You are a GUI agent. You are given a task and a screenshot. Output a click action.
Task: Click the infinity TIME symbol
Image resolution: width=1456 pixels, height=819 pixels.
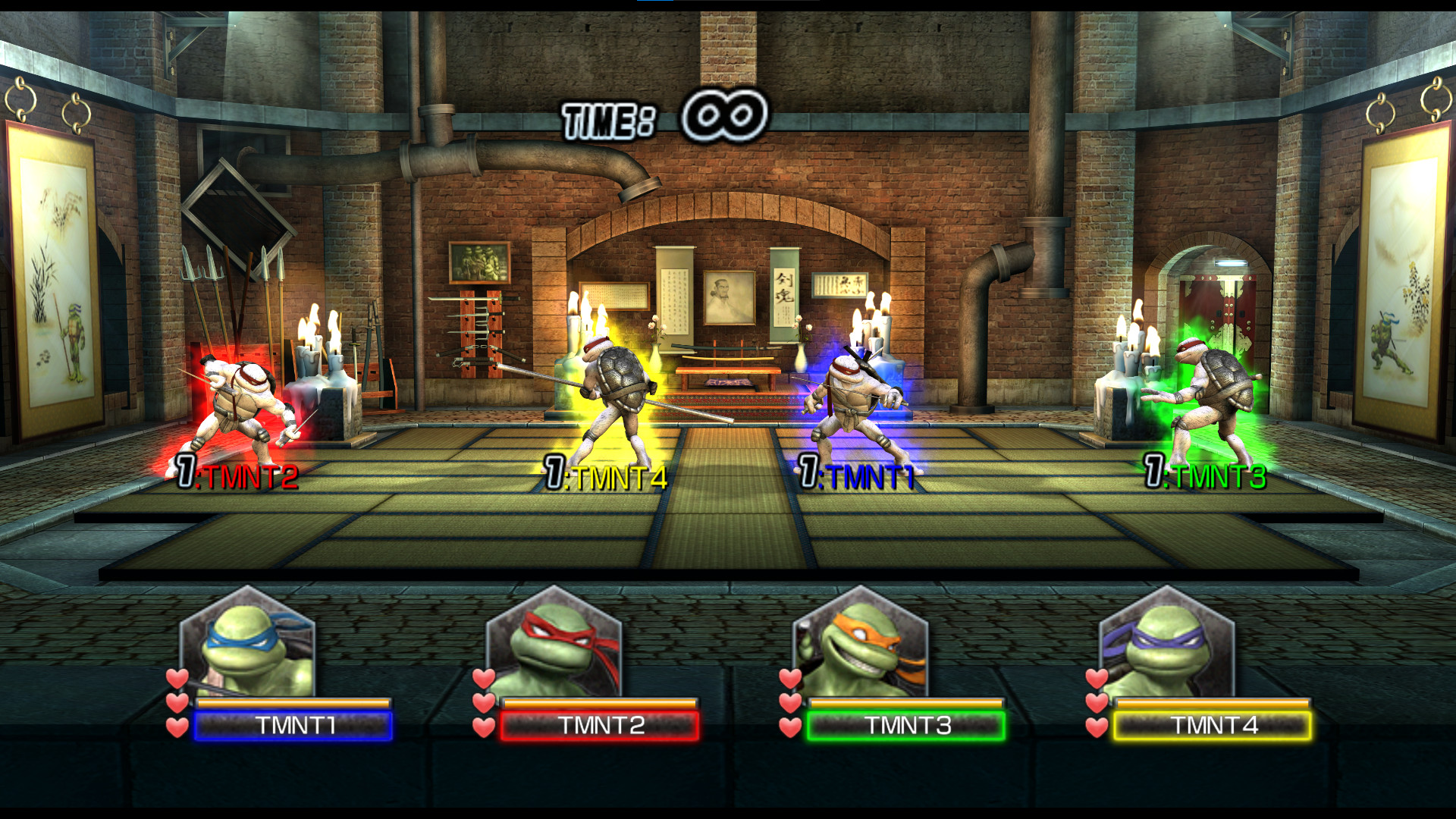724,112
